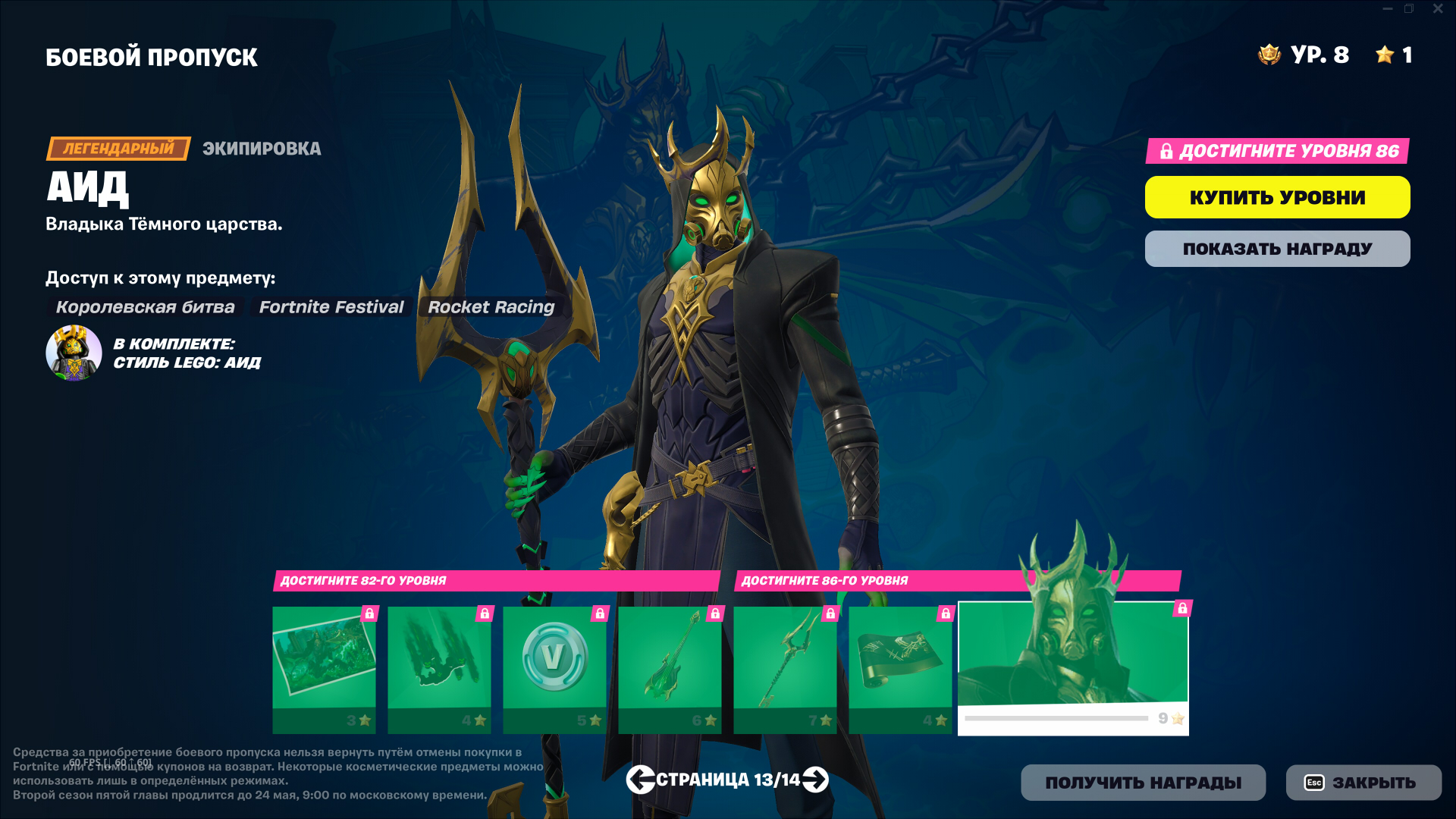Close the game window
Viewport: 1456px width, 819px height.
coord(1438,9)
